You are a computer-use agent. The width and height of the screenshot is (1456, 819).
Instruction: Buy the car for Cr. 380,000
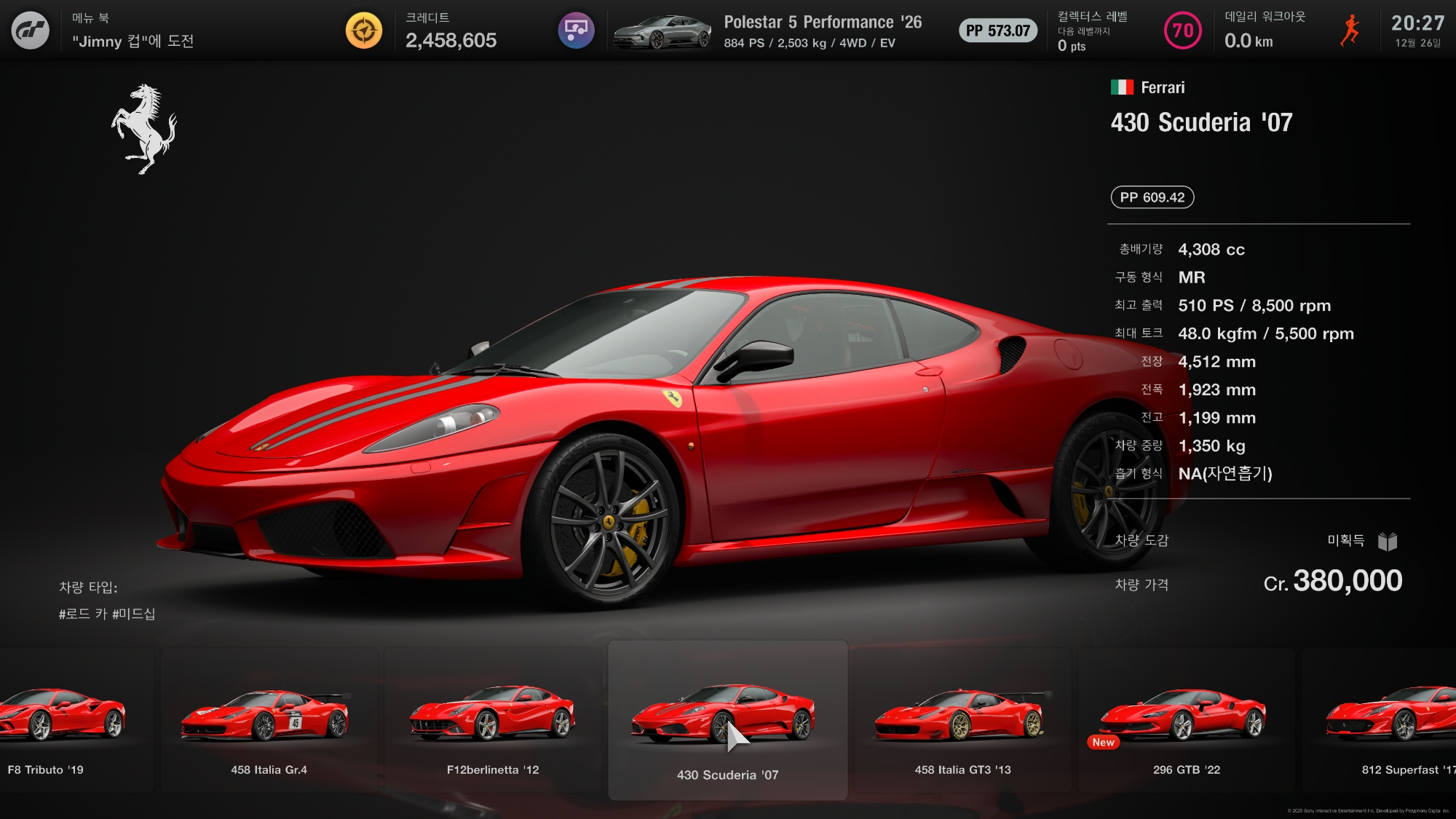(x=1332, y=582)
